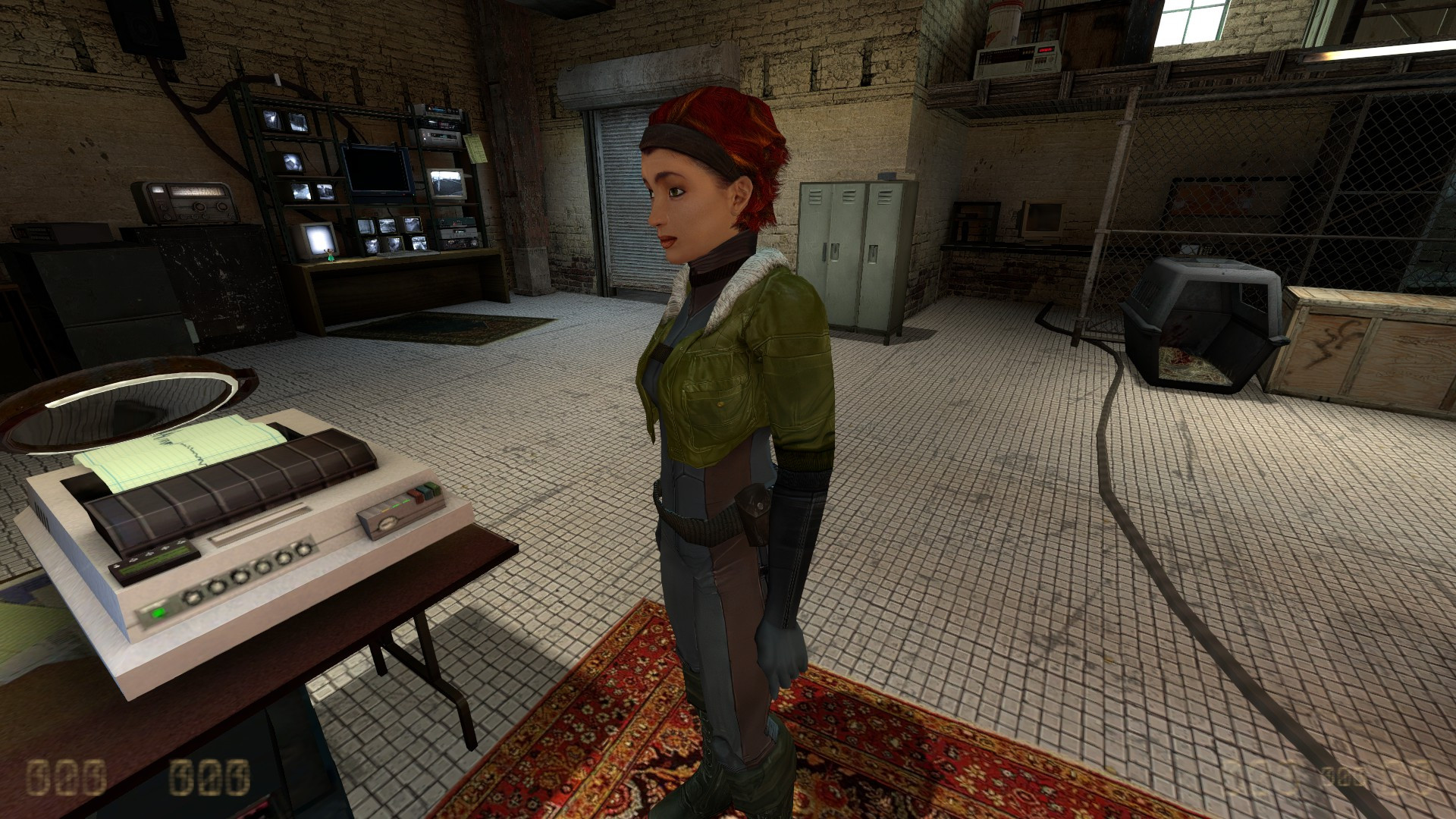Select the analog gauge on the teleprinter

pos(387,523)
